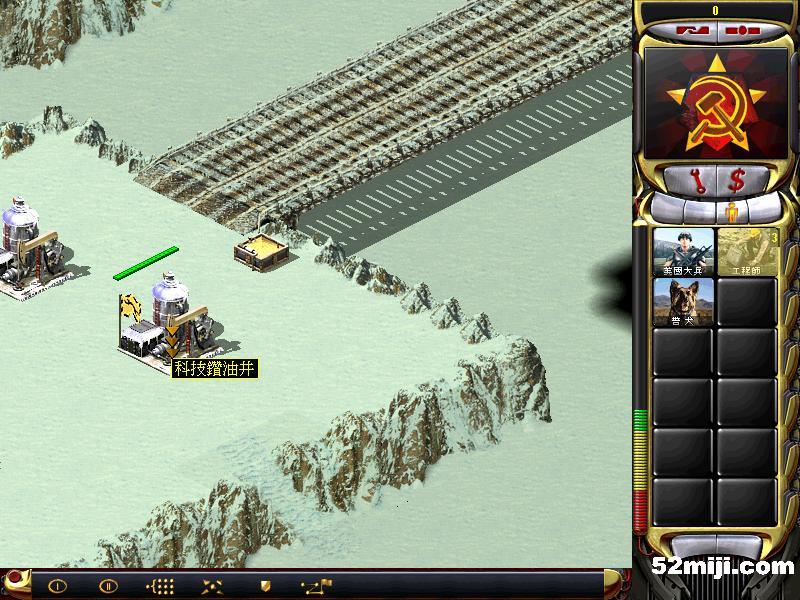Click the crossed-arrows scatter command
The height and width of the screenshot is (600, 800).
click(x=213, y=586)
